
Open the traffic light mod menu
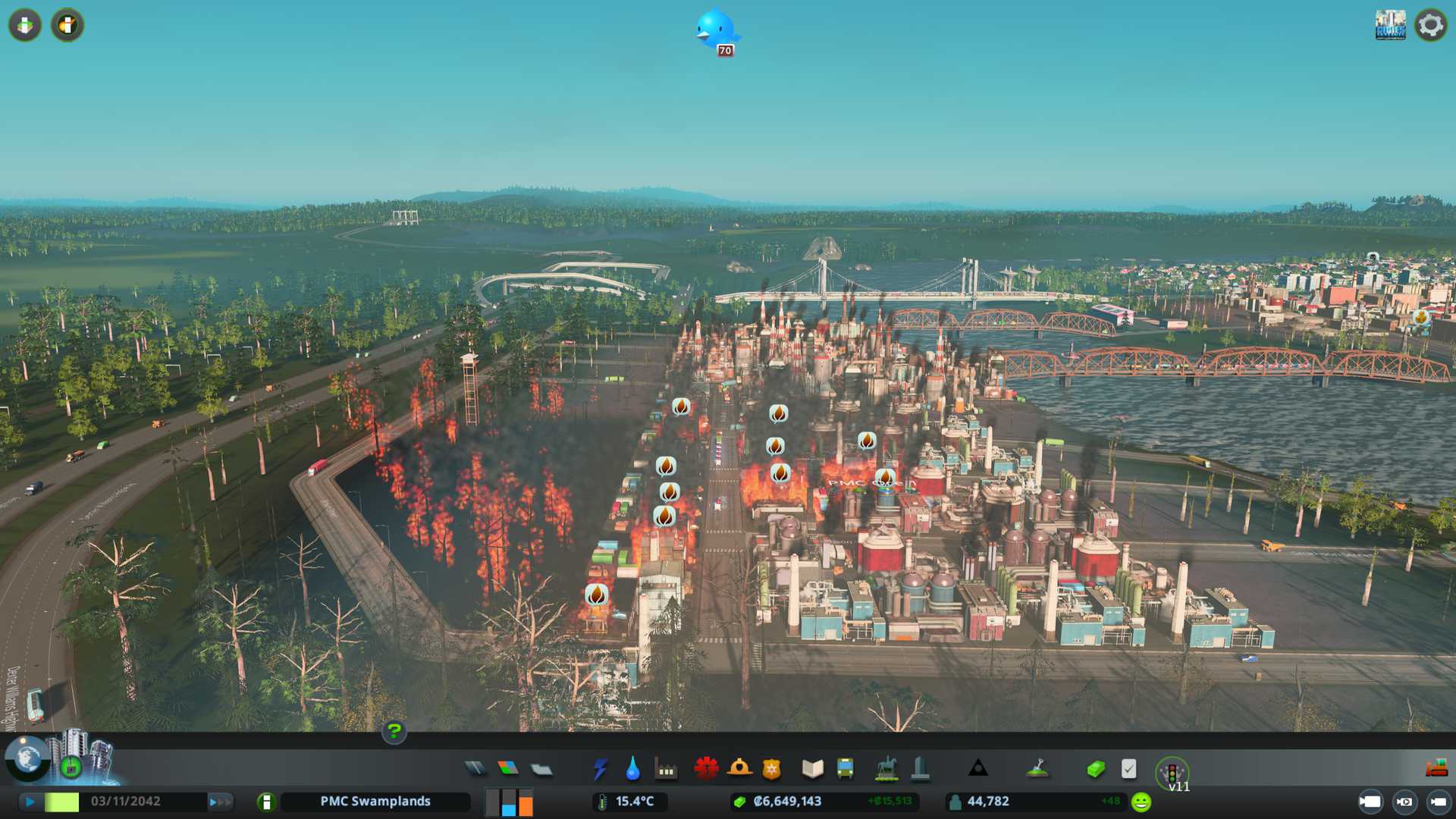click(x=1172, y=772)
